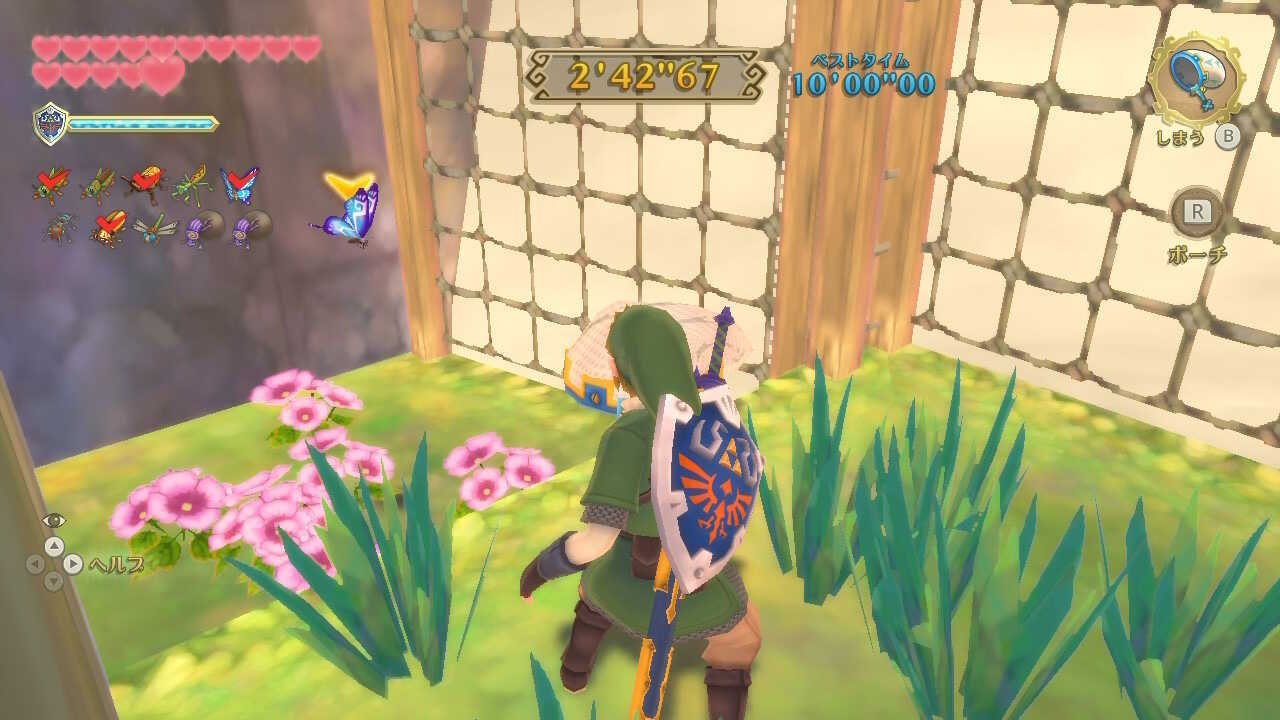Viewport: 1280px width, 720px height.
Task: Click the up d-pad arrow control
Action: [x=55, y=546]
